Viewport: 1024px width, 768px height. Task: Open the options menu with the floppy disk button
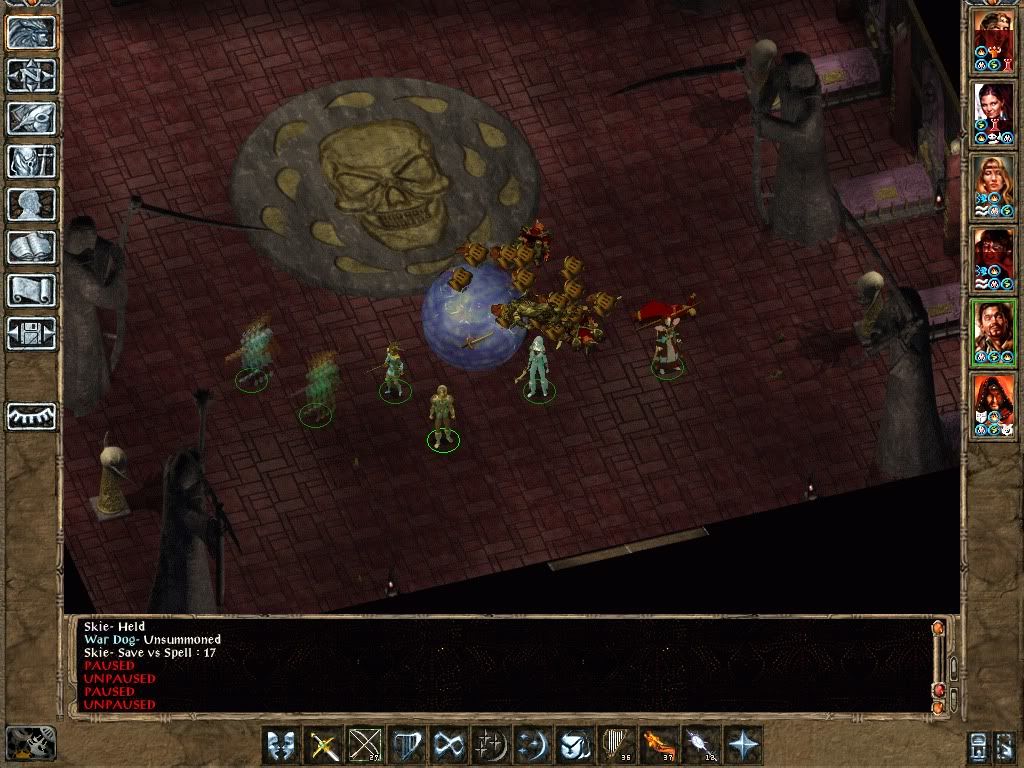(31, 333)
